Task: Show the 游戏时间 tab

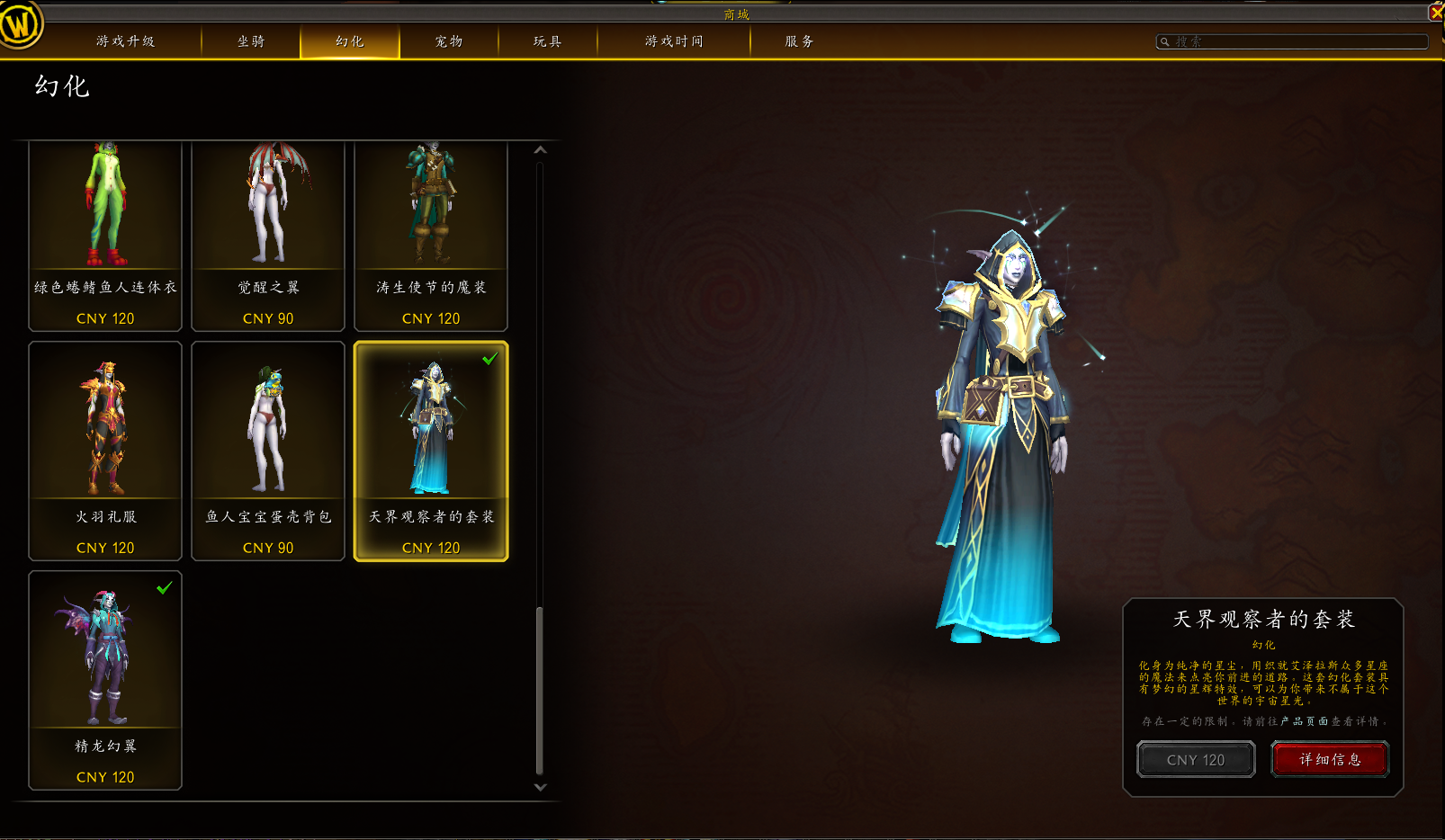Action: pyautogui.click(x=674, y=41)
